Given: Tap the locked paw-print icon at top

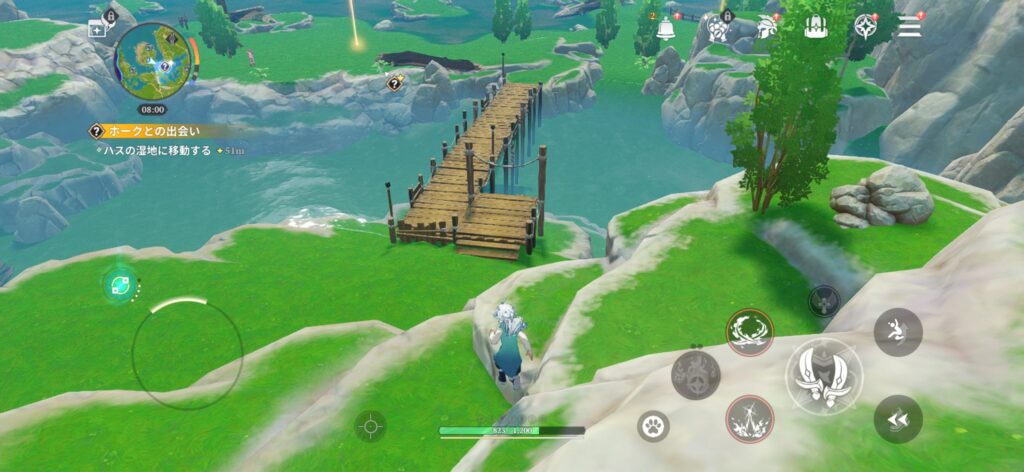Looking at the screenshot, I should [x=718, y=28].
